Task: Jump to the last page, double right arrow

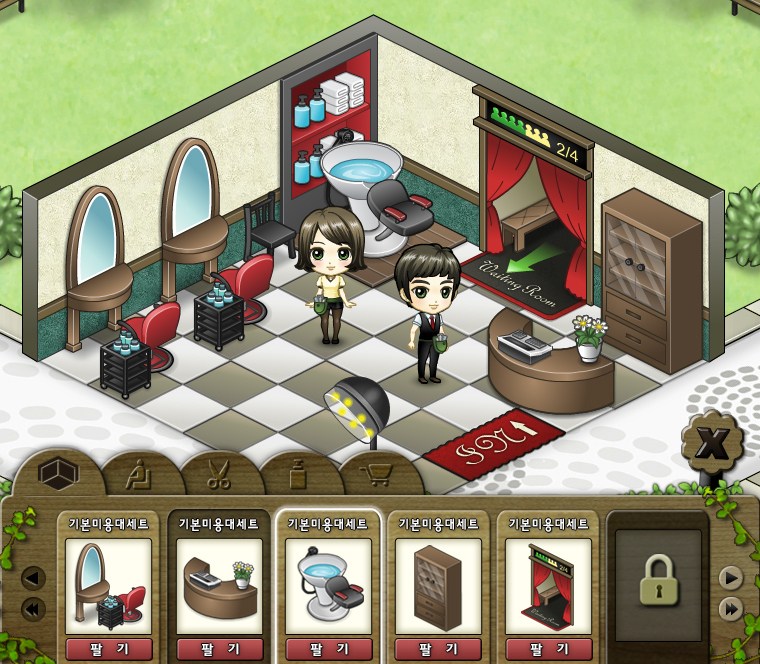Action: tap(731, 608)
